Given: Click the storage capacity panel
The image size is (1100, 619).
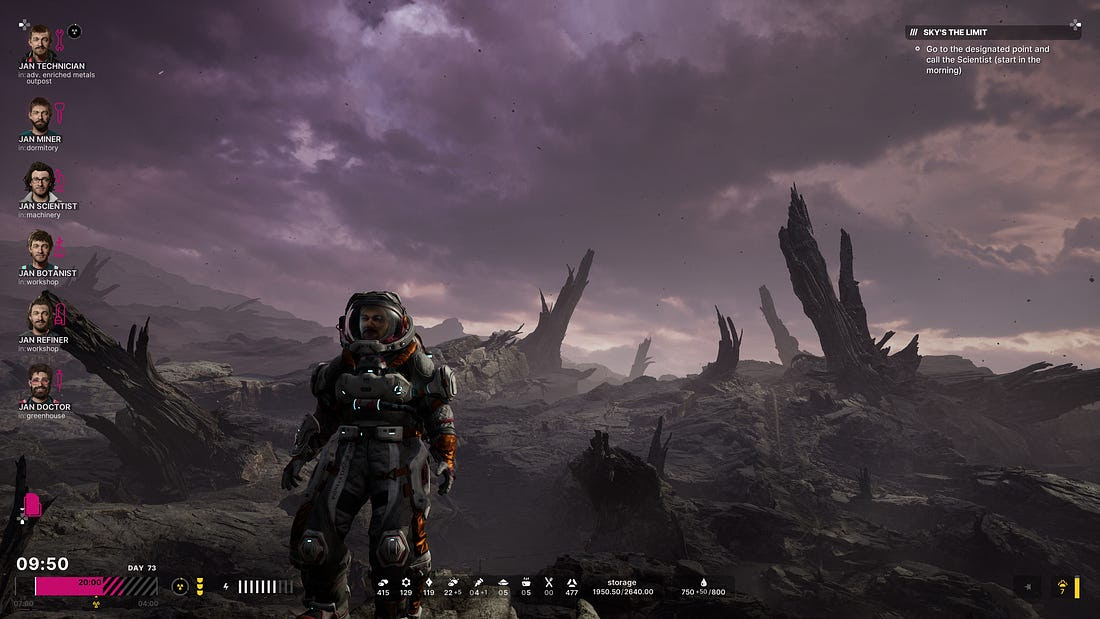Looking at the screenshot, I should click(621, 587).
